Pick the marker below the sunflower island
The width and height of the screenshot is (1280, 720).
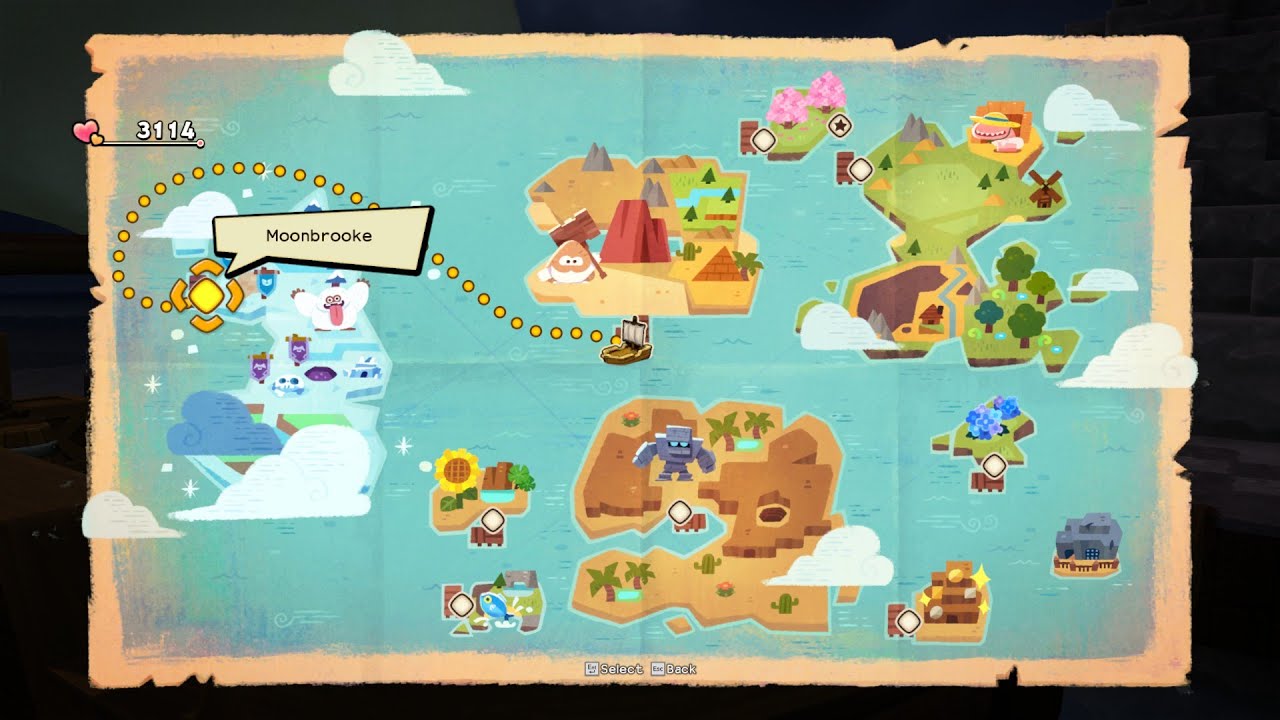pyautogui.click(x=492, y=519)
